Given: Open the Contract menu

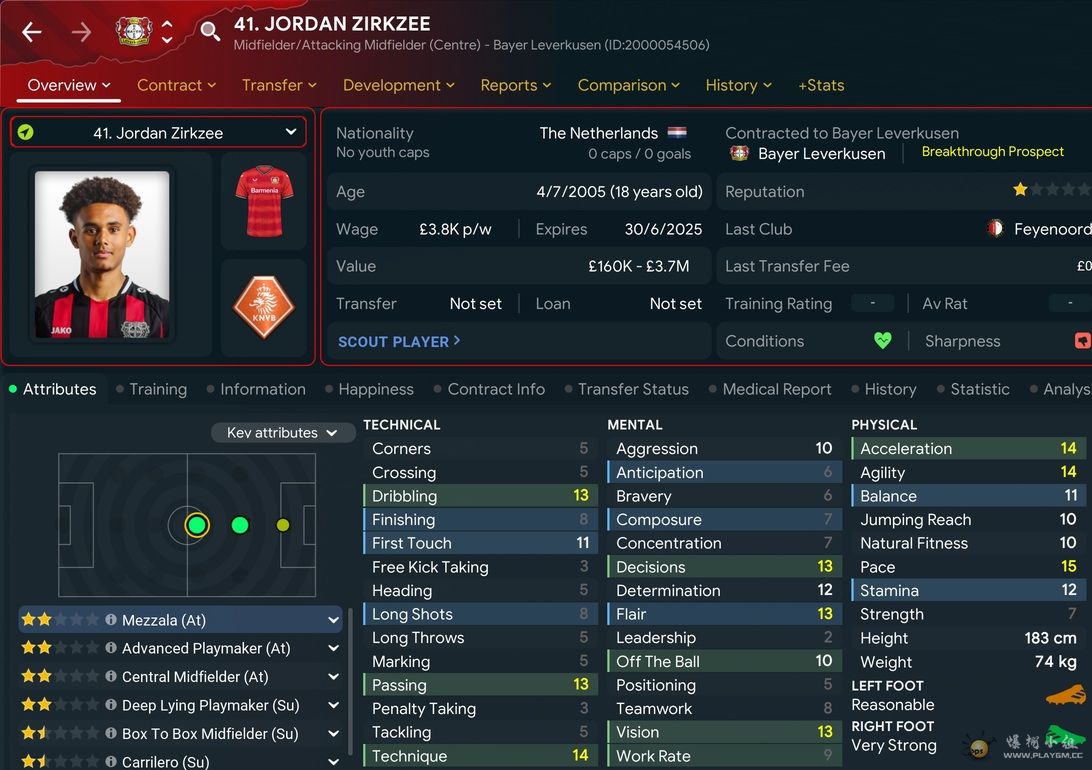Looking at the screenshot, I should point(176,85).
